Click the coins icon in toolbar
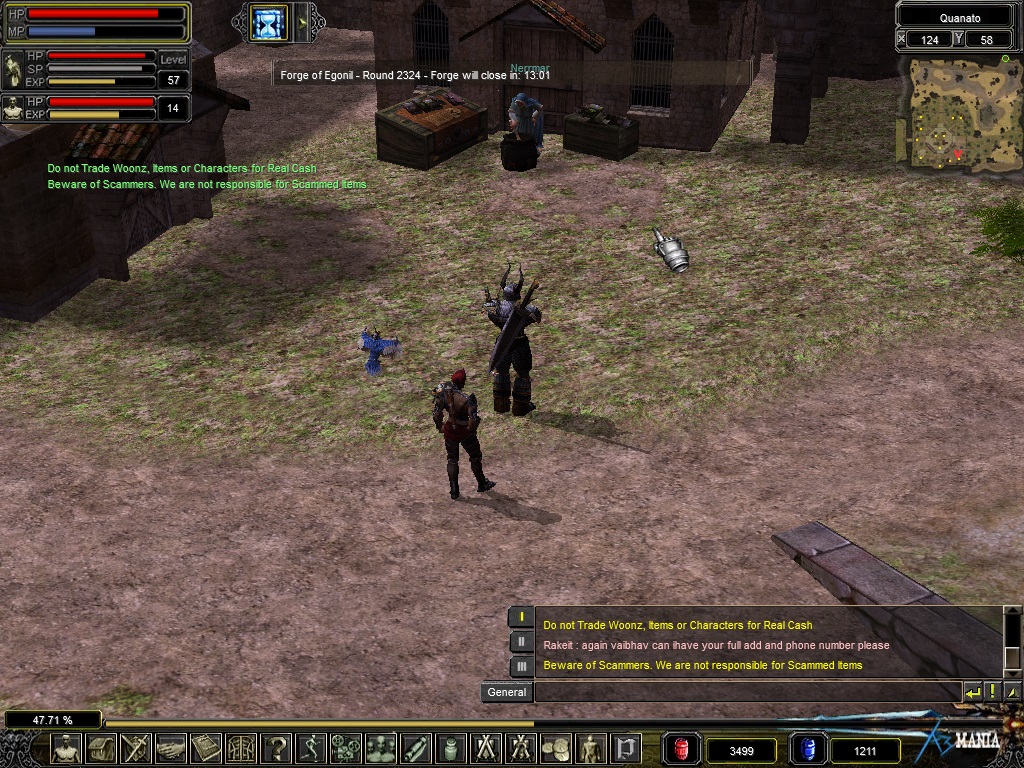 [556, 748]
